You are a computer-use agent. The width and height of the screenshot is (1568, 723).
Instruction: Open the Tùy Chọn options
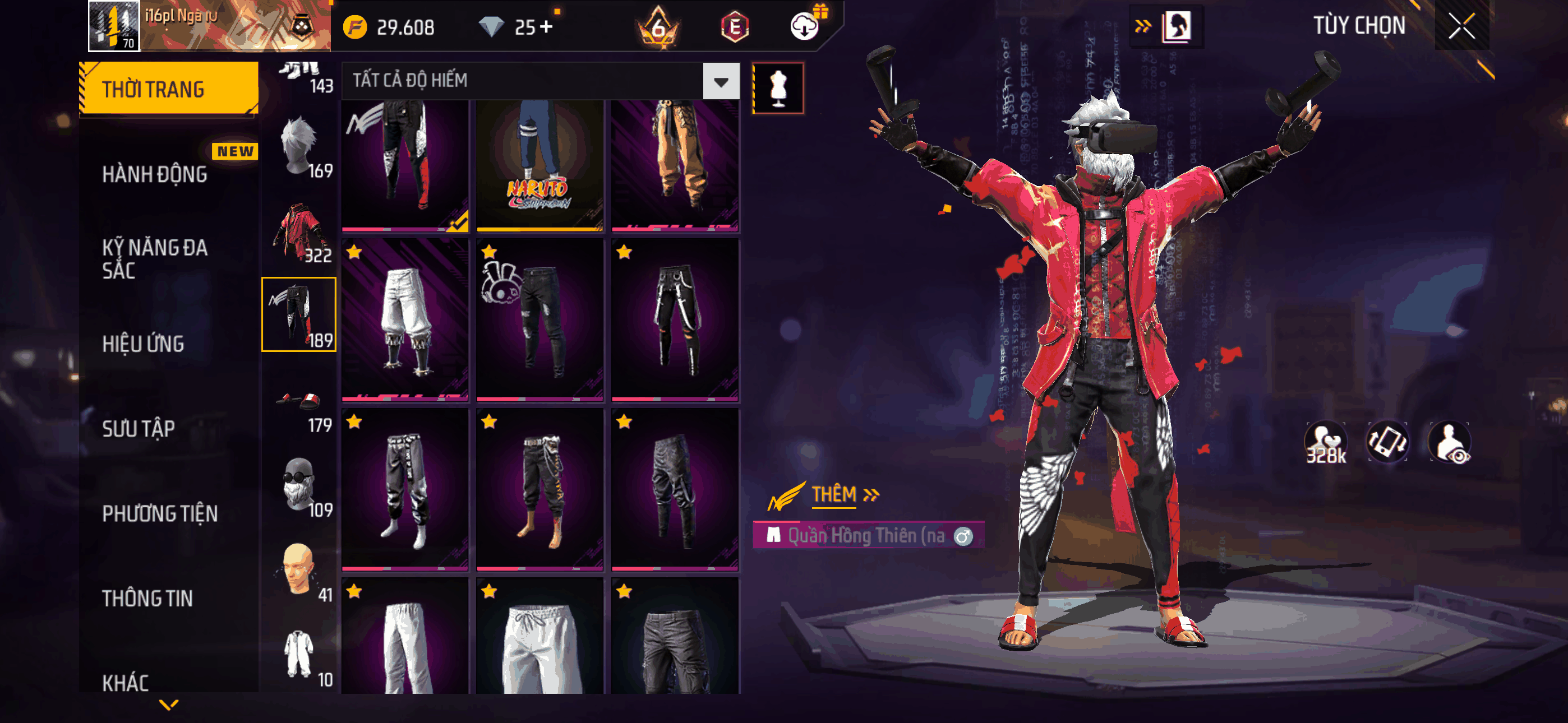[1359, 26]
